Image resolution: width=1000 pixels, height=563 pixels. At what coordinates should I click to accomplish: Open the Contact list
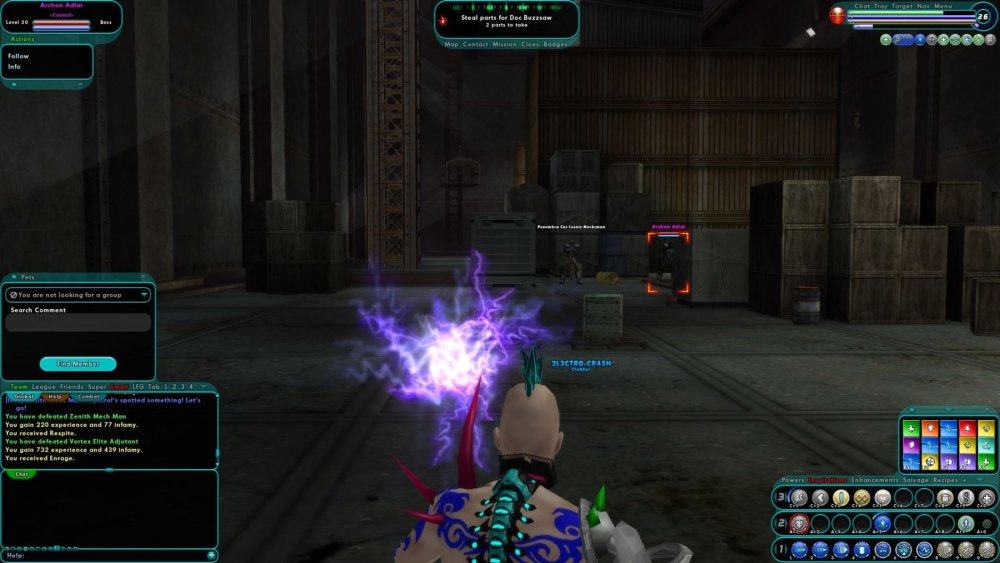[x=476, y=44]
